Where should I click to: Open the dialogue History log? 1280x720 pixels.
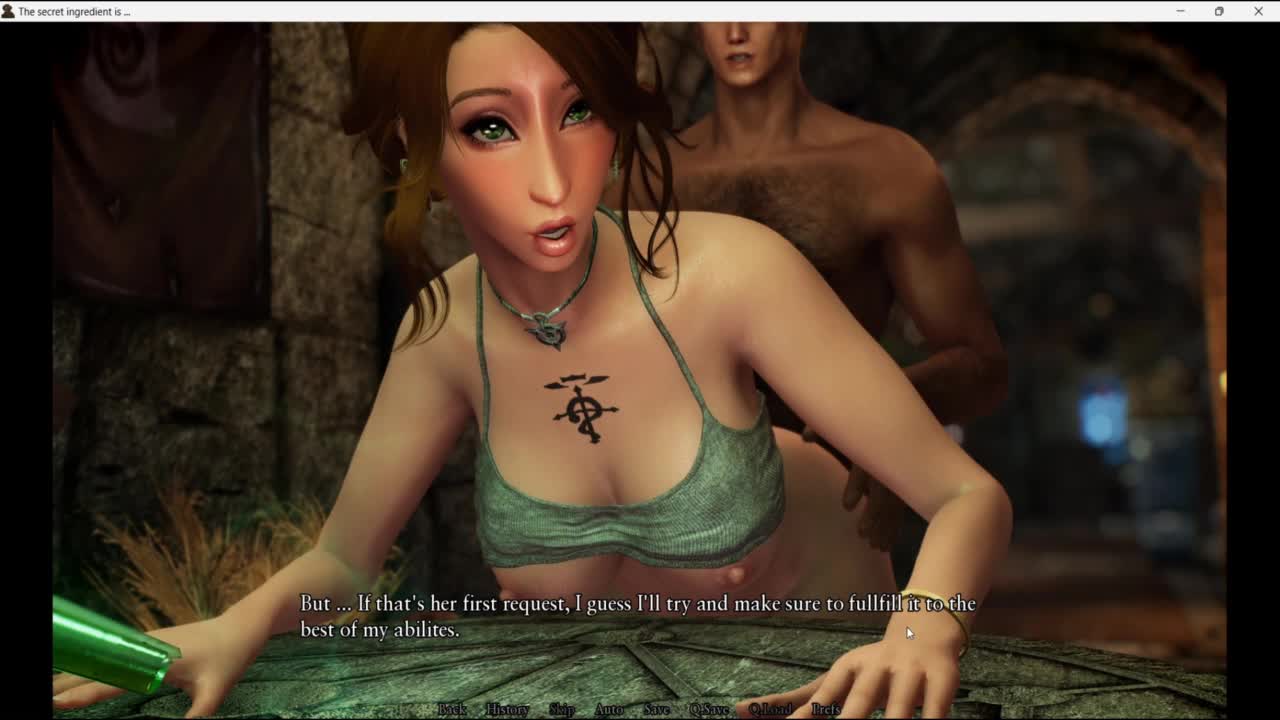click(x=507, y=709)
